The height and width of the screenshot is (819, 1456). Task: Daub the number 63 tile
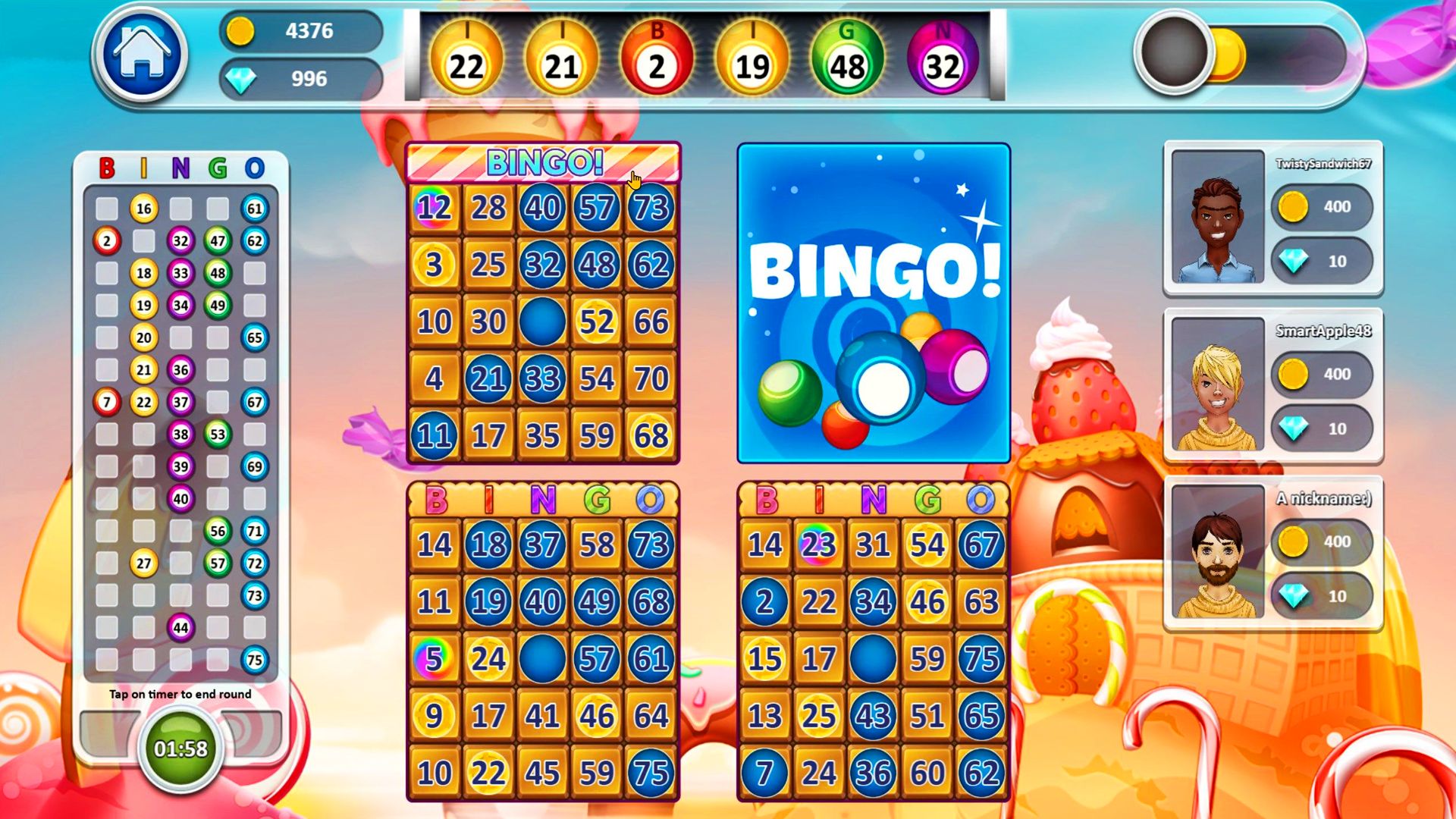[x=981, y=601]
